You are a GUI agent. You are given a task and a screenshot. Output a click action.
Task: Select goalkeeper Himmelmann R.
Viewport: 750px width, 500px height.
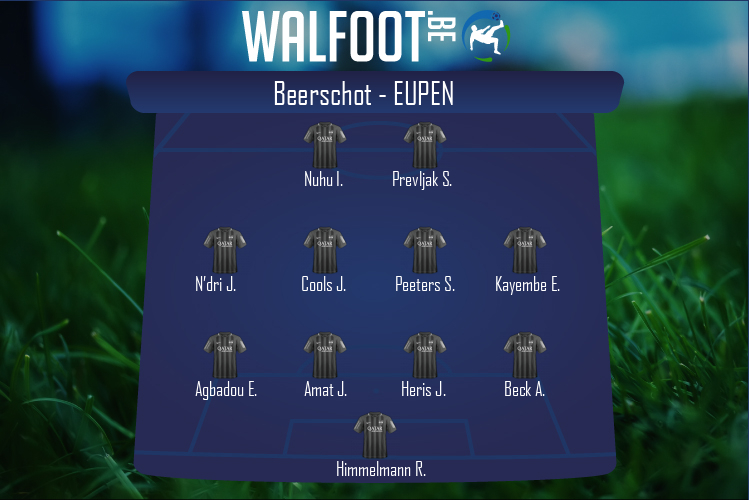click(x=374, y=436)
